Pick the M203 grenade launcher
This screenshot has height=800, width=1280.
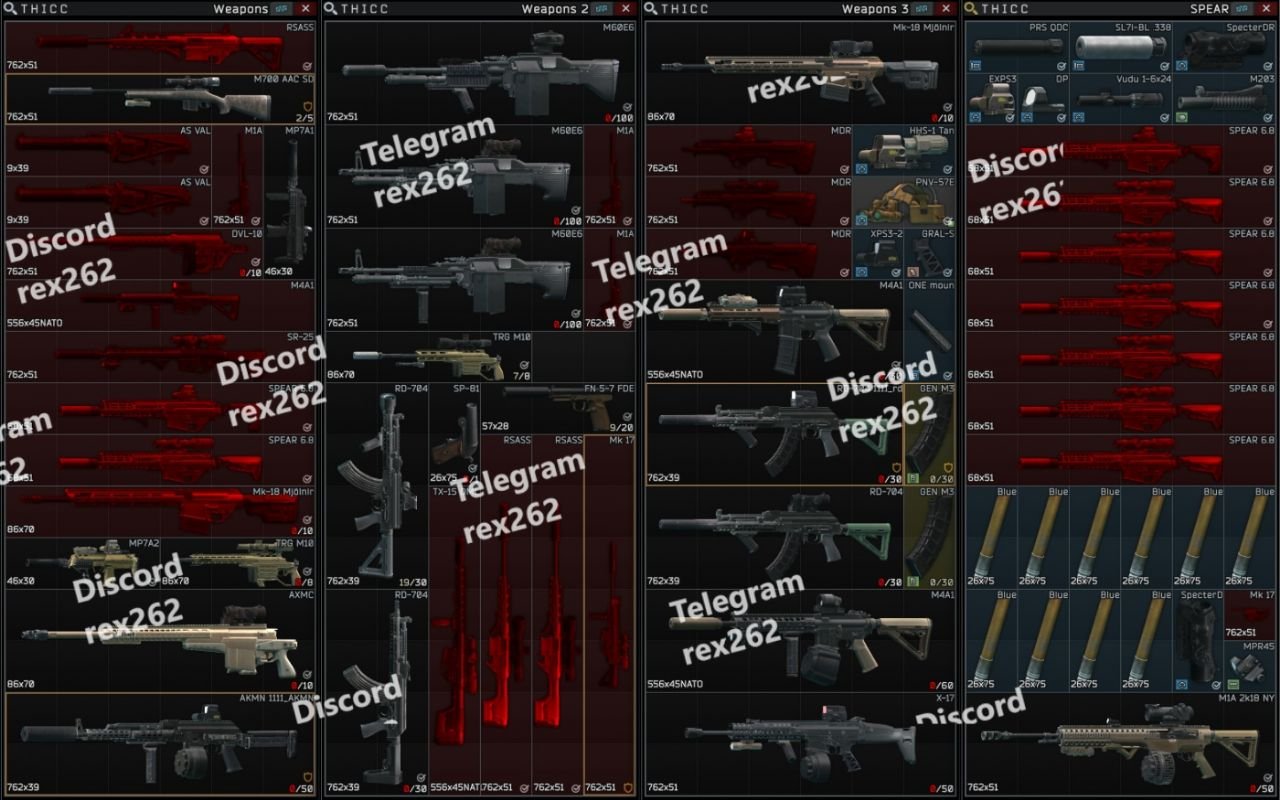[x=1223, y=98]
